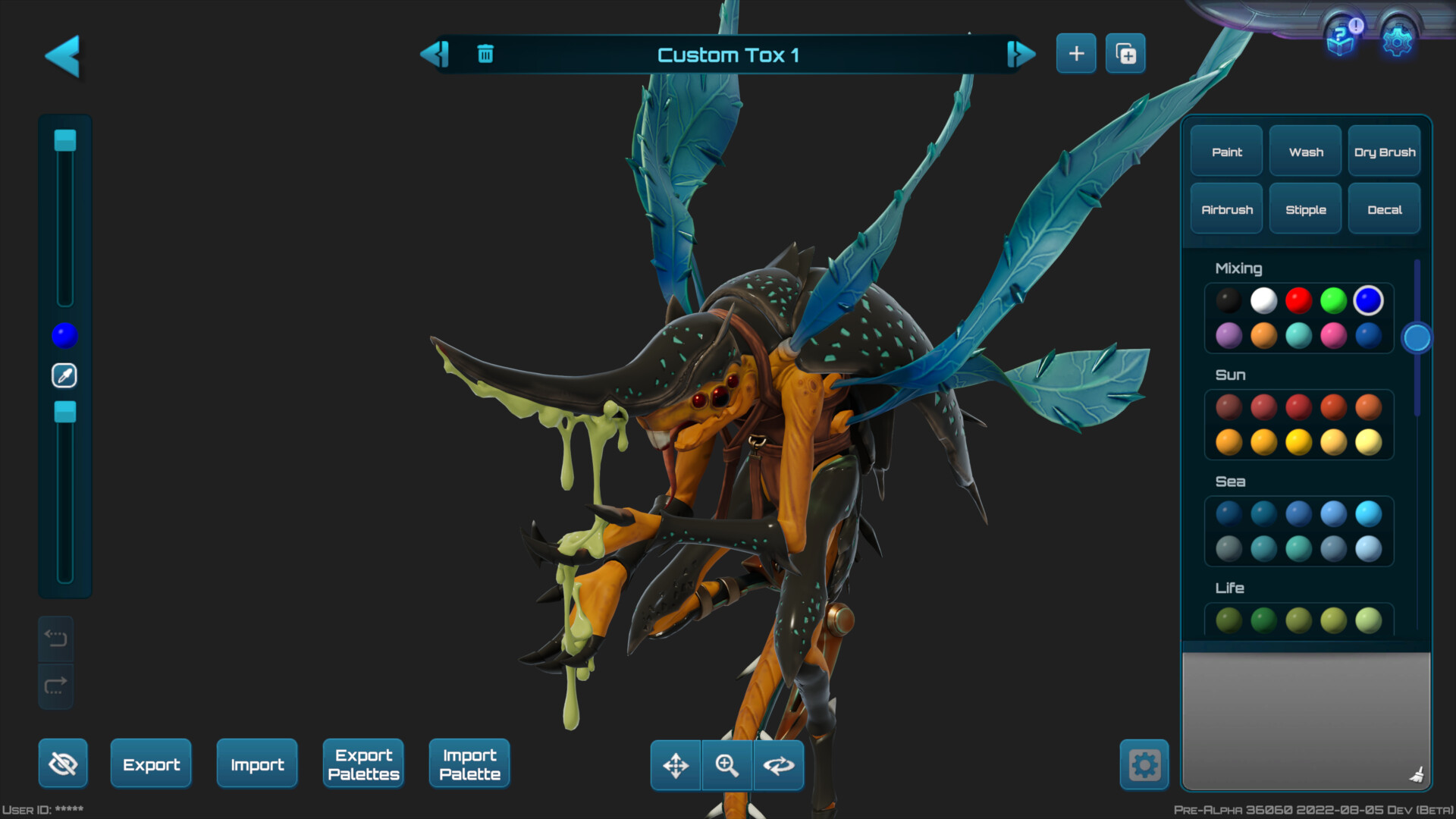
Task: Switch to Wash brush mode
Action: click(x=1304, y=152)
